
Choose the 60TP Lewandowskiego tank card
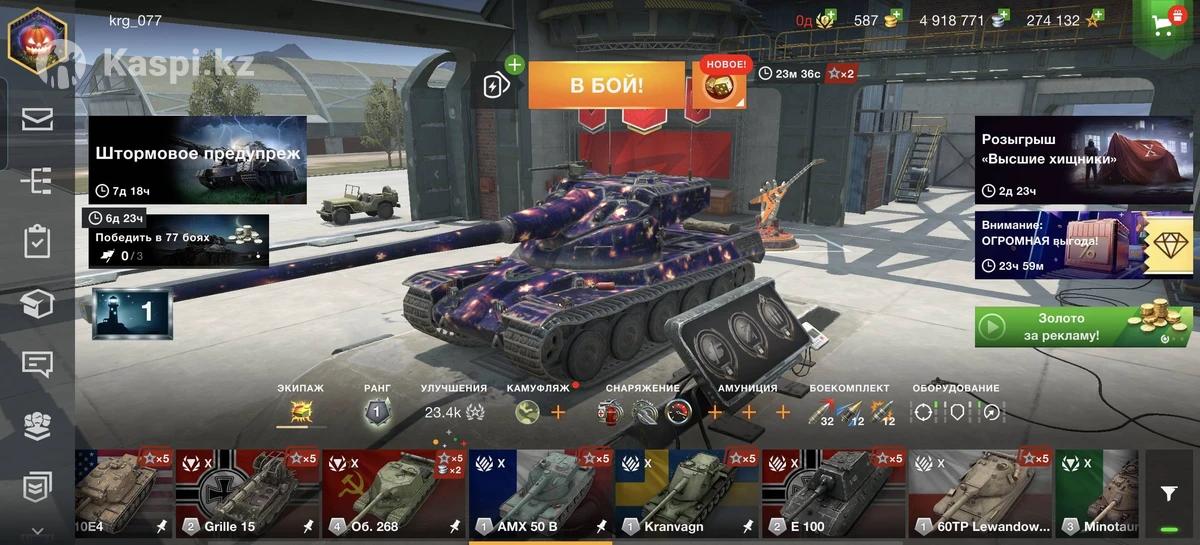[979, 494]
